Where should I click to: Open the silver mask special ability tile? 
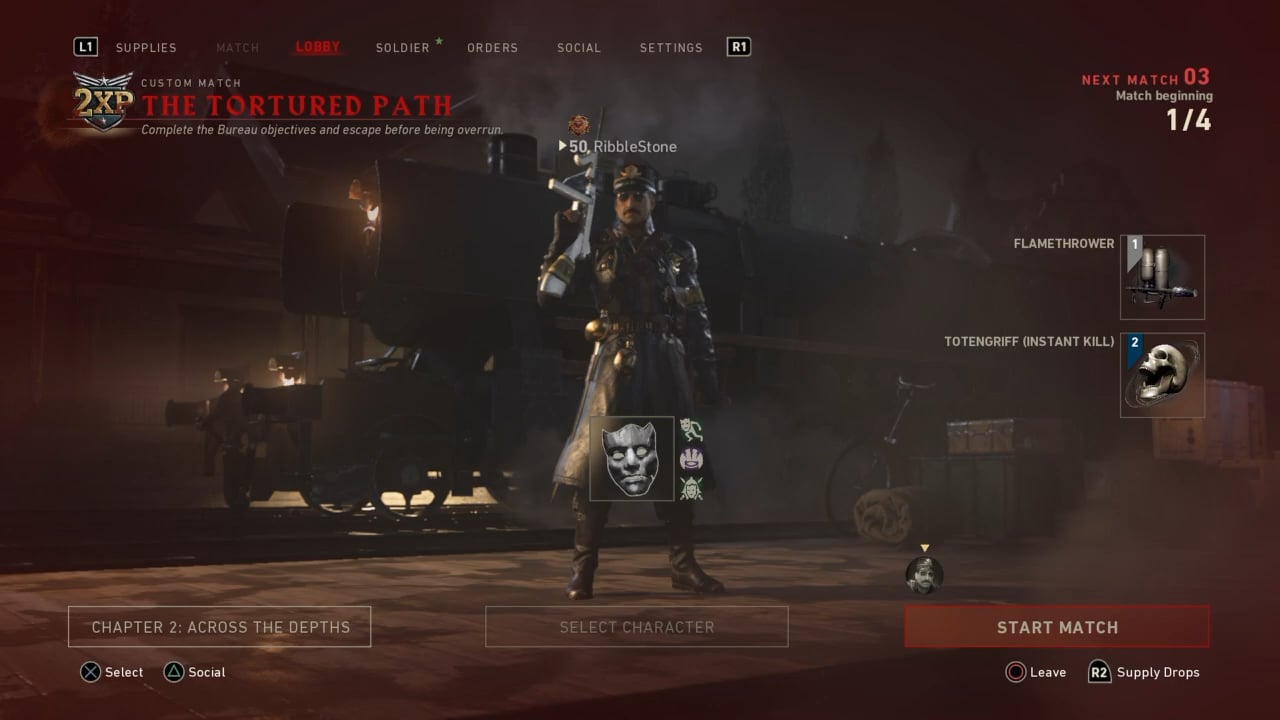tap(632, 459)
